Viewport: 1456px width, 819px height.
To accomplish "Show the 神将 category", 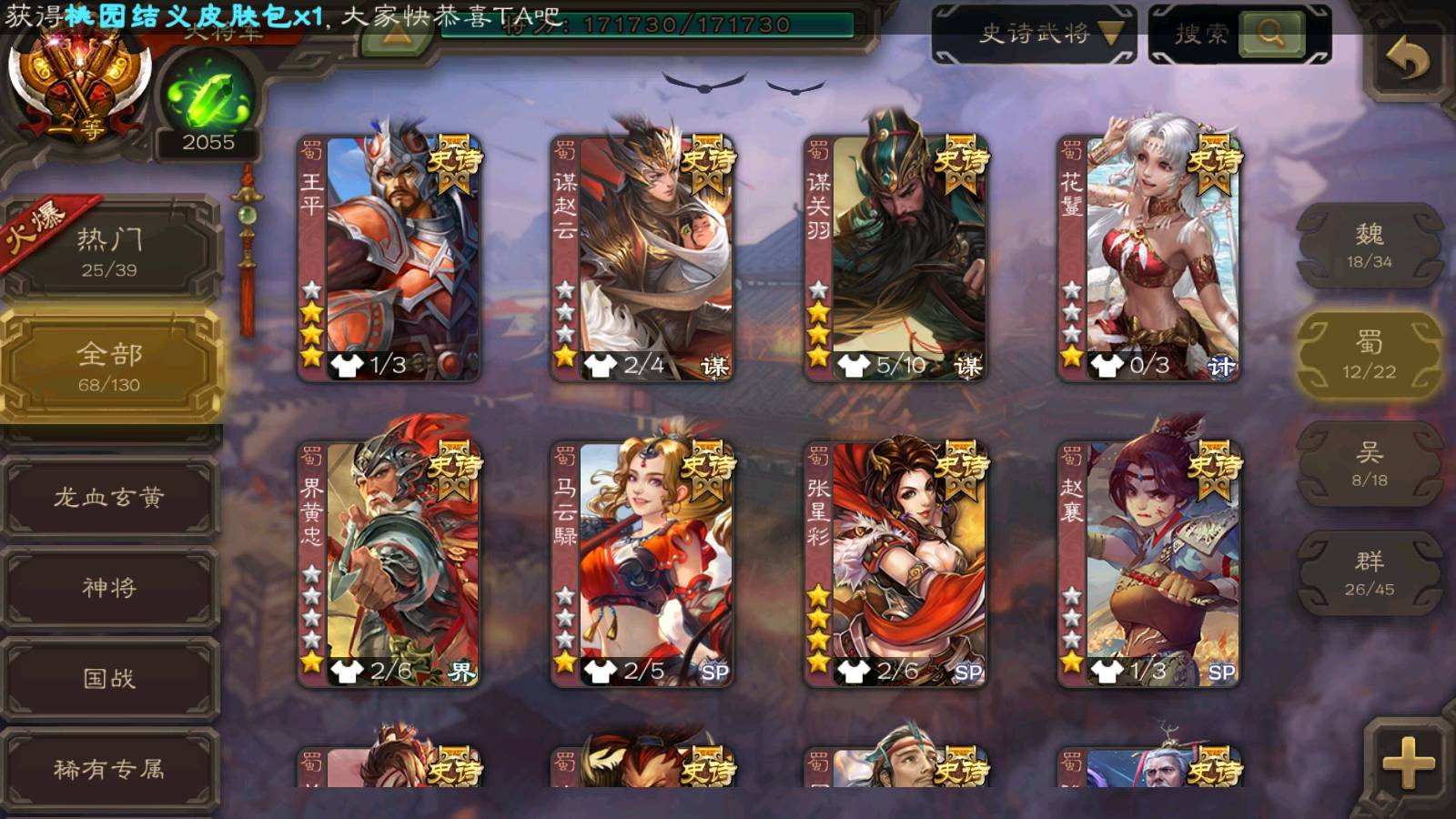I will (109, 587).
